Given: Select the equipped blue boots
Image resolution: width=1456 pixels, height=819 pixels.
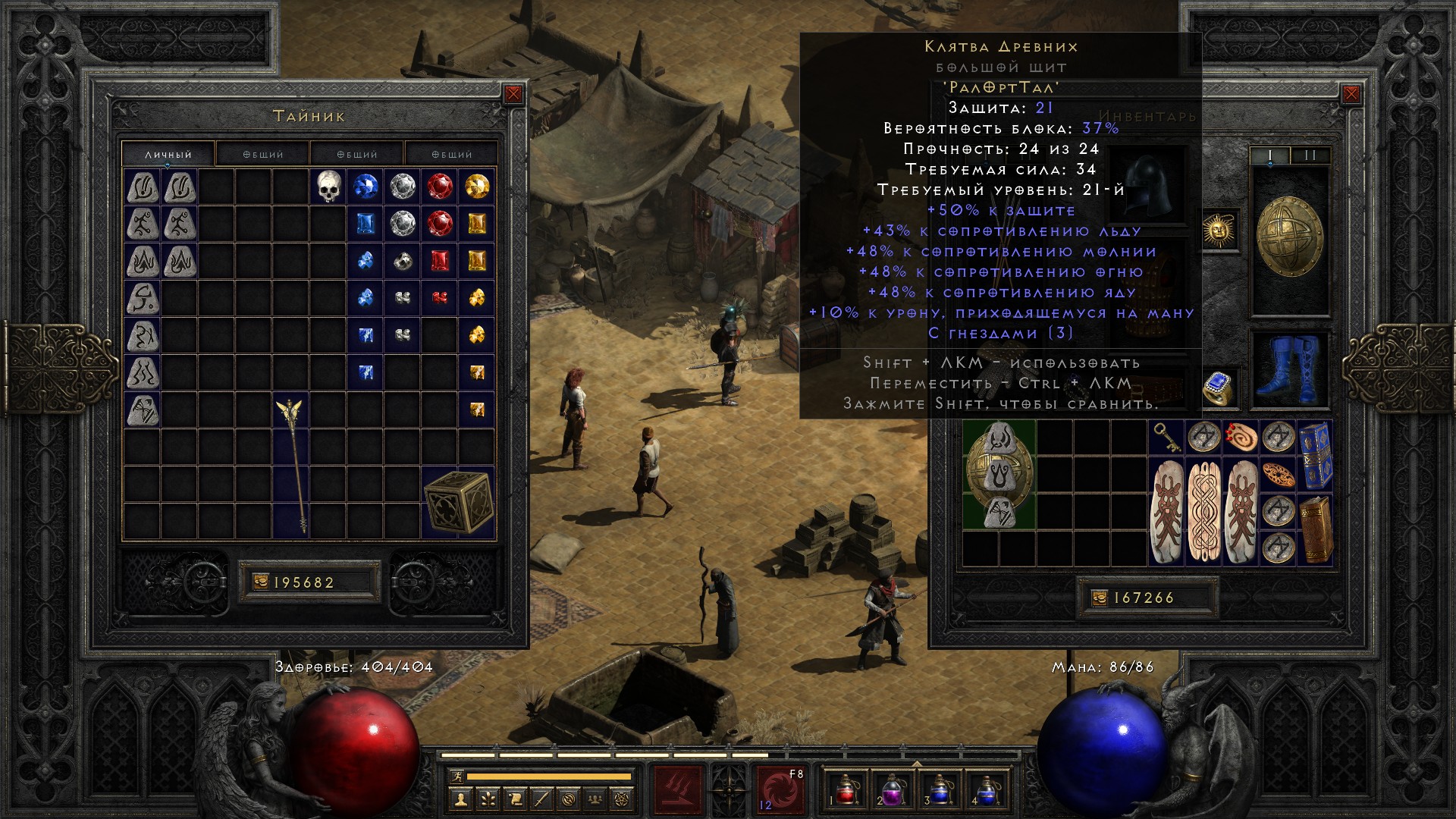Looking at the screenshot, I should click(1288, 367).
